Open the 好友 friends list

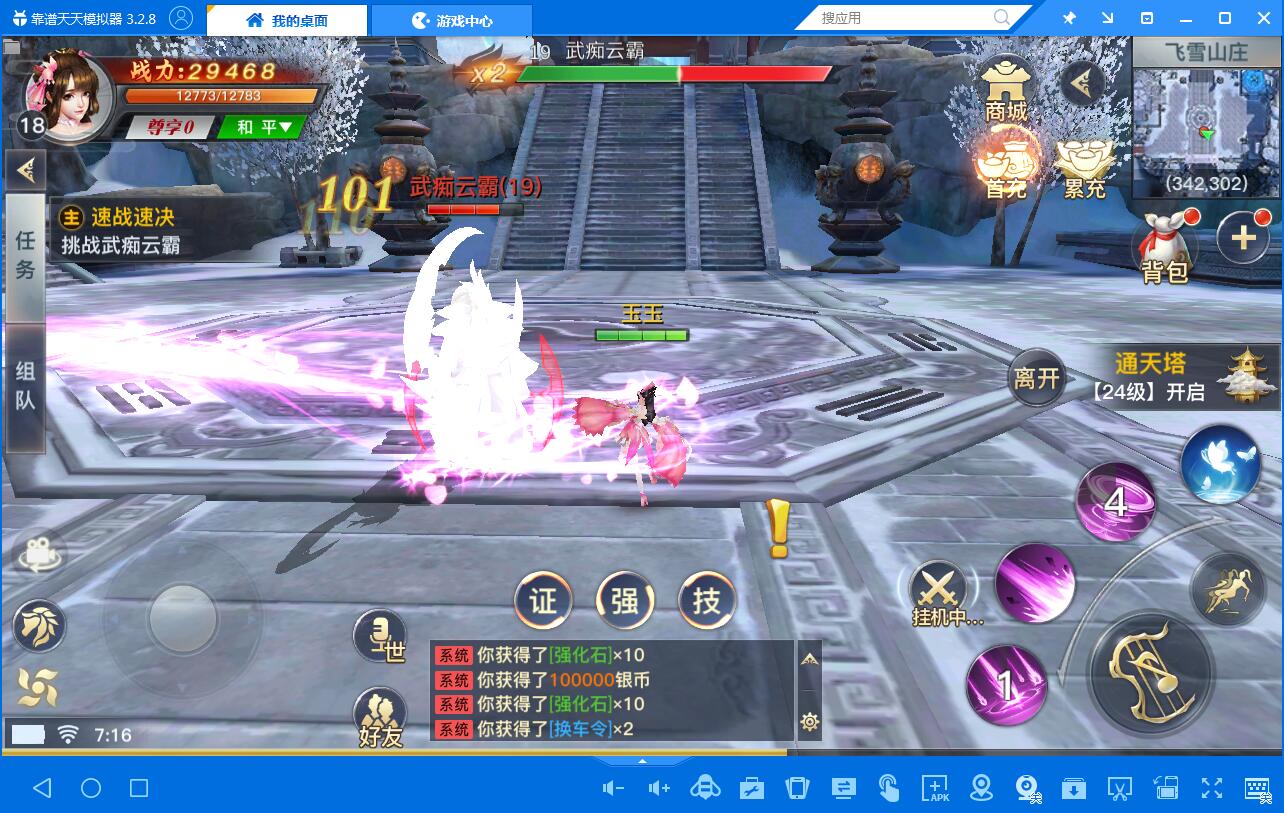380,717
